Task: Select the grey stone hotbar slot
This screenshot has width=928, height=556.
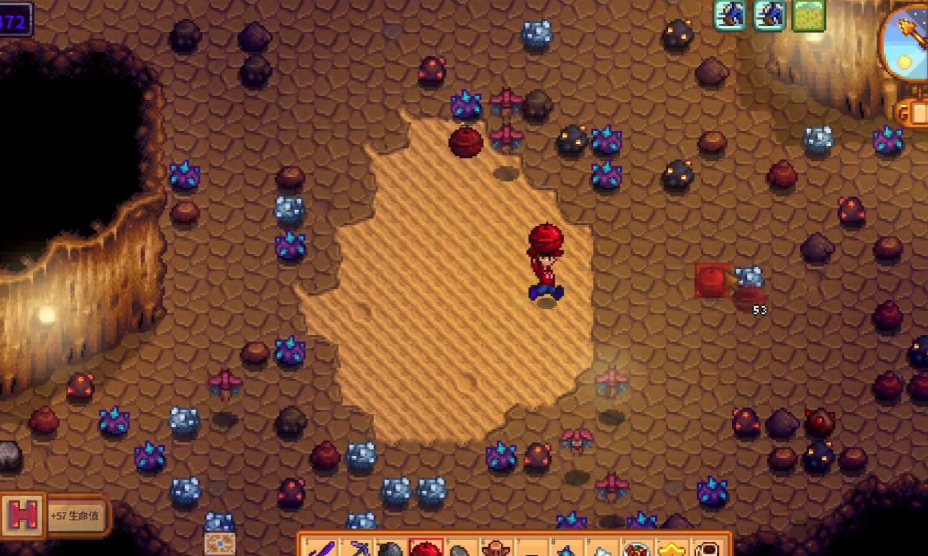Action: 461,549
